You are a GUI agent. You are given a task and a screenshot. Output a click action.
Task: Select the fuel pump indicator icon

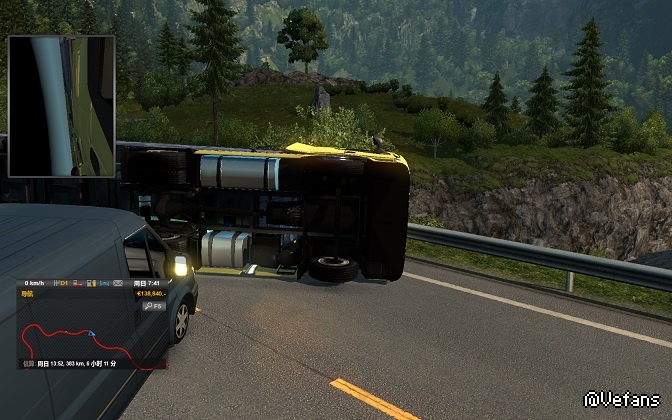(91, 283)
